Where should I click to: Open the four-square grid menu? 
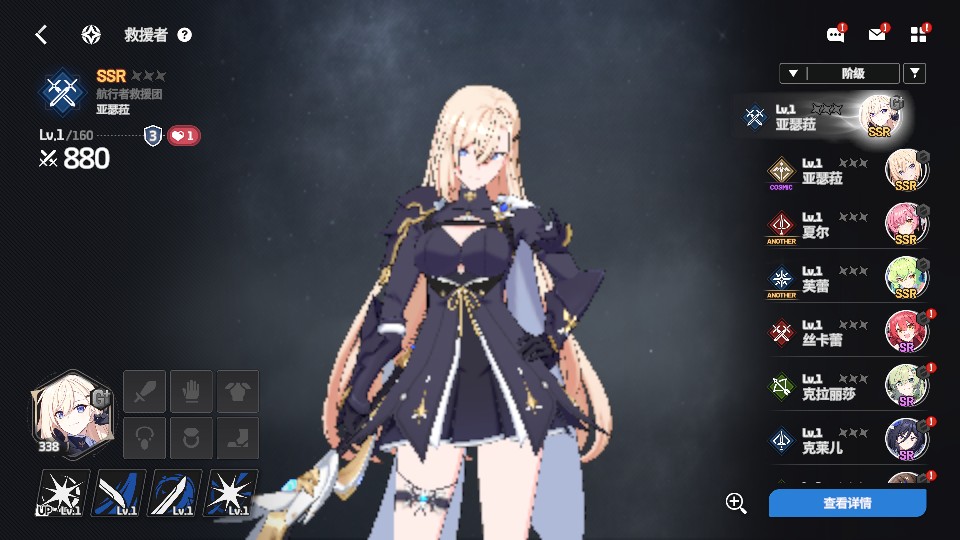(x=919, y=35)
